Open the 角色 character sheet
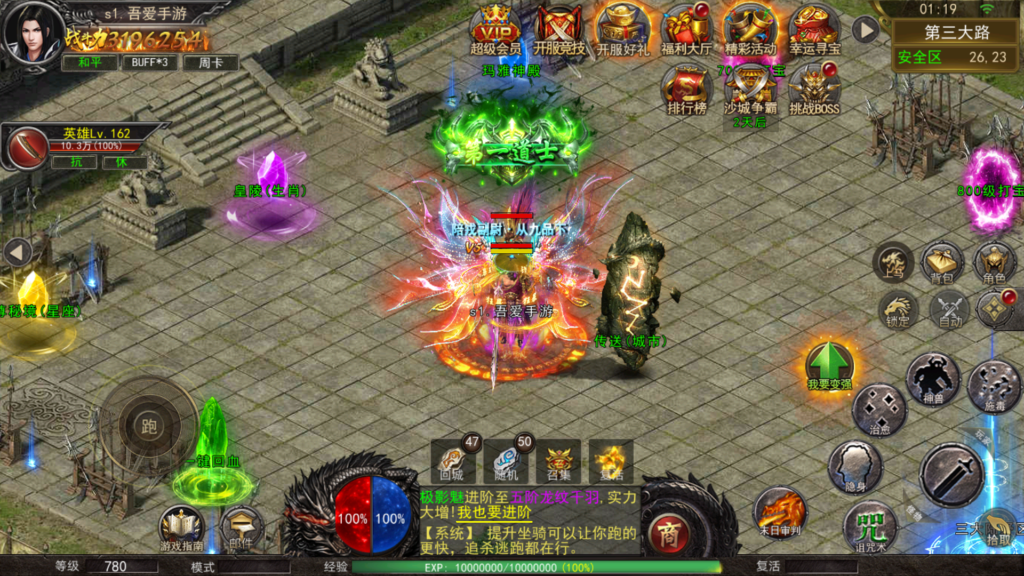The width and height of the screenshot is (1024, 576). point(994,263)
